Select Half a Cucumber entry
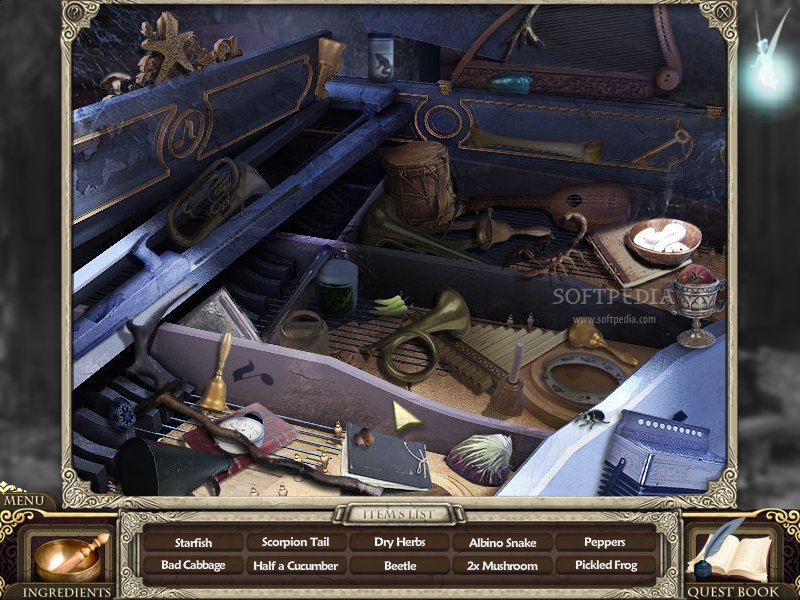The width and height of the screenshot is (800, 600). pos(297,565)
